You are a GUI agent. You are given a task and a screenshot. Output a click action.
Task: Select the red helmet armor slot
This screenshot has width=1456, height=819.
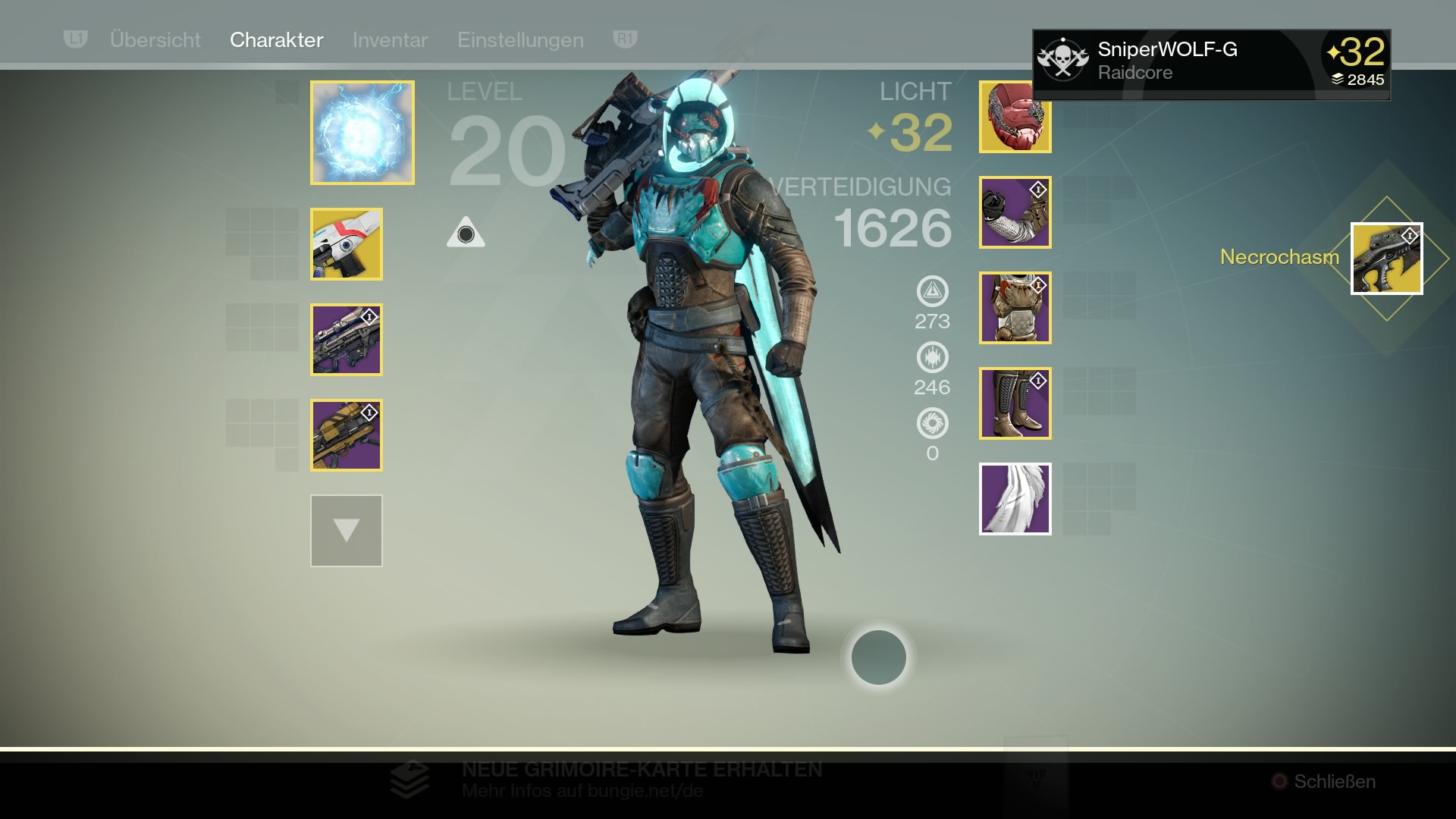click(x=1015, y=117)
